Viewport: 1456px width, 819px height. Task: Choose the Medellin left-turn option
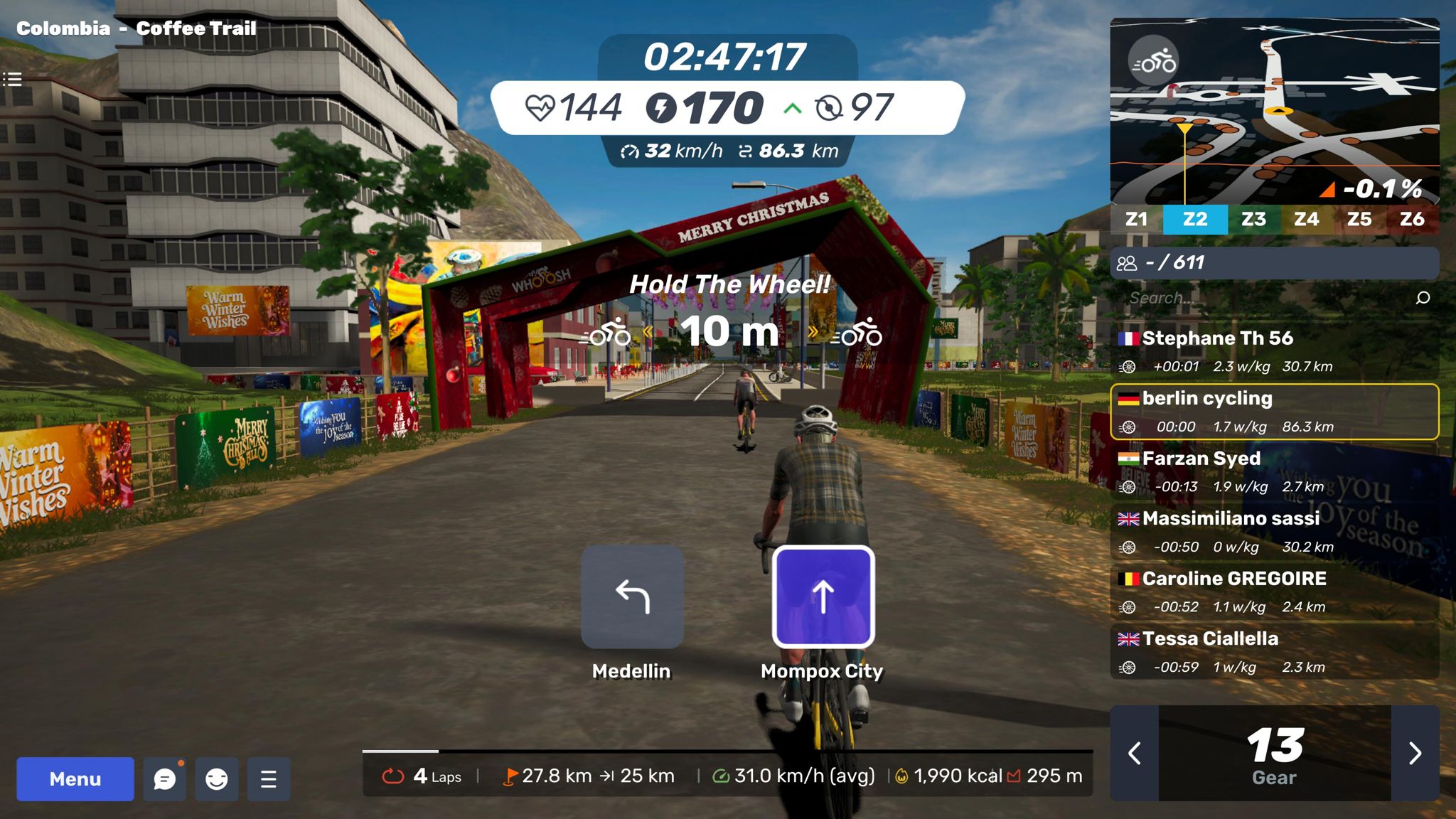tap(632, 597)
